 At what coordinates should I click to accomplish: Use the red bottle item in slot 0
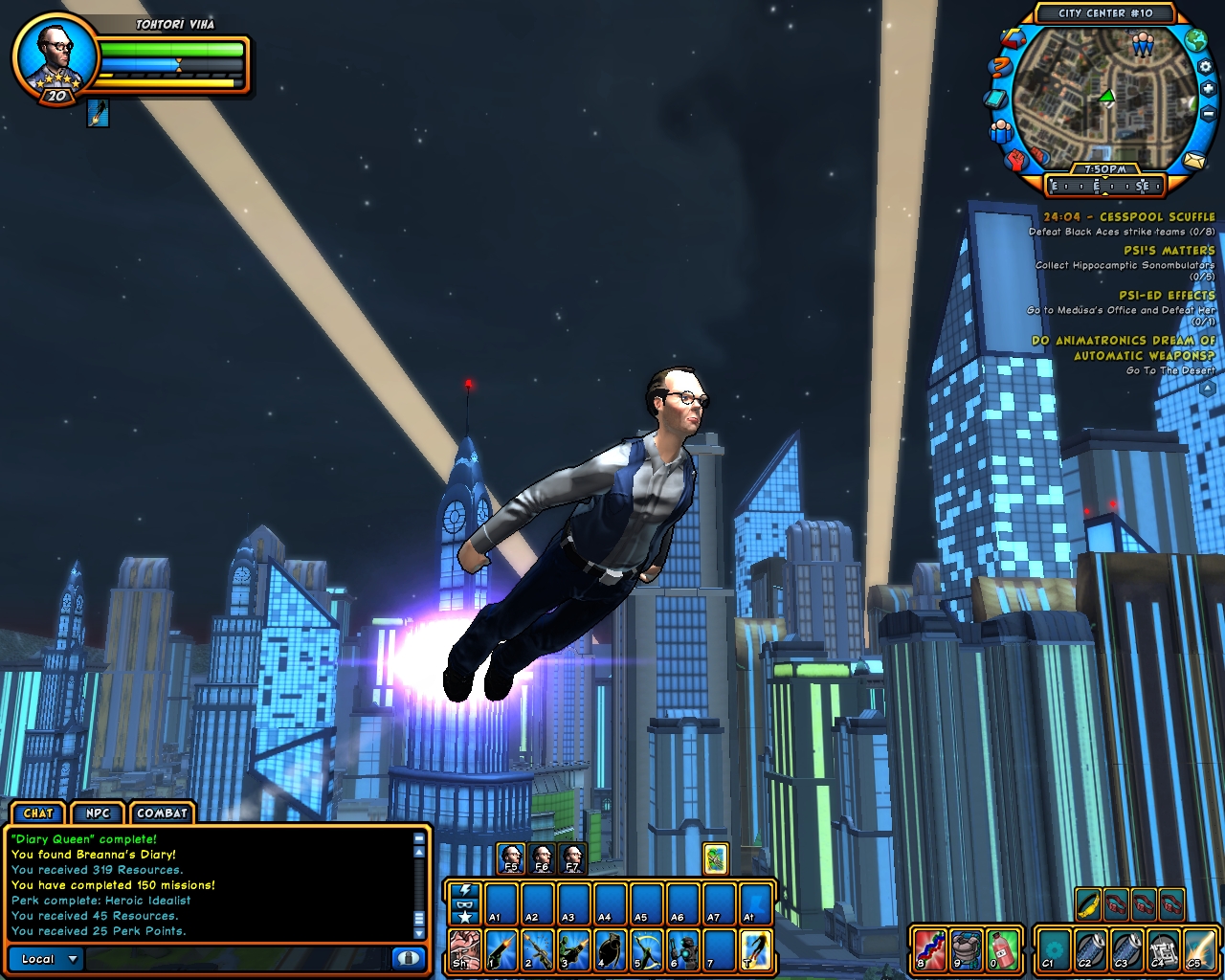click(x=1001, y=949)
